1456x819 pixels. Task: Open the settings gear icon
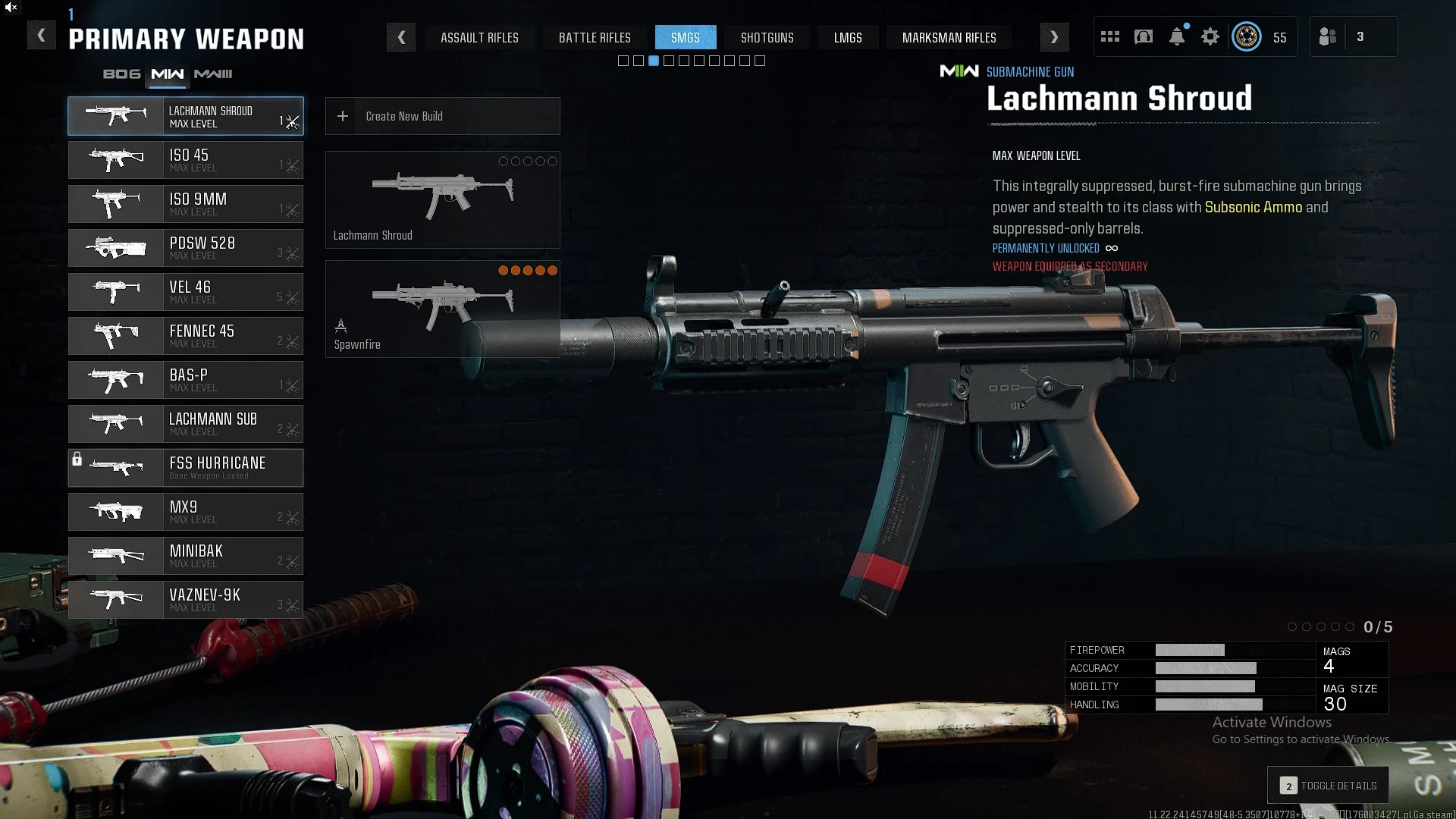click(x=1210, y=36)
